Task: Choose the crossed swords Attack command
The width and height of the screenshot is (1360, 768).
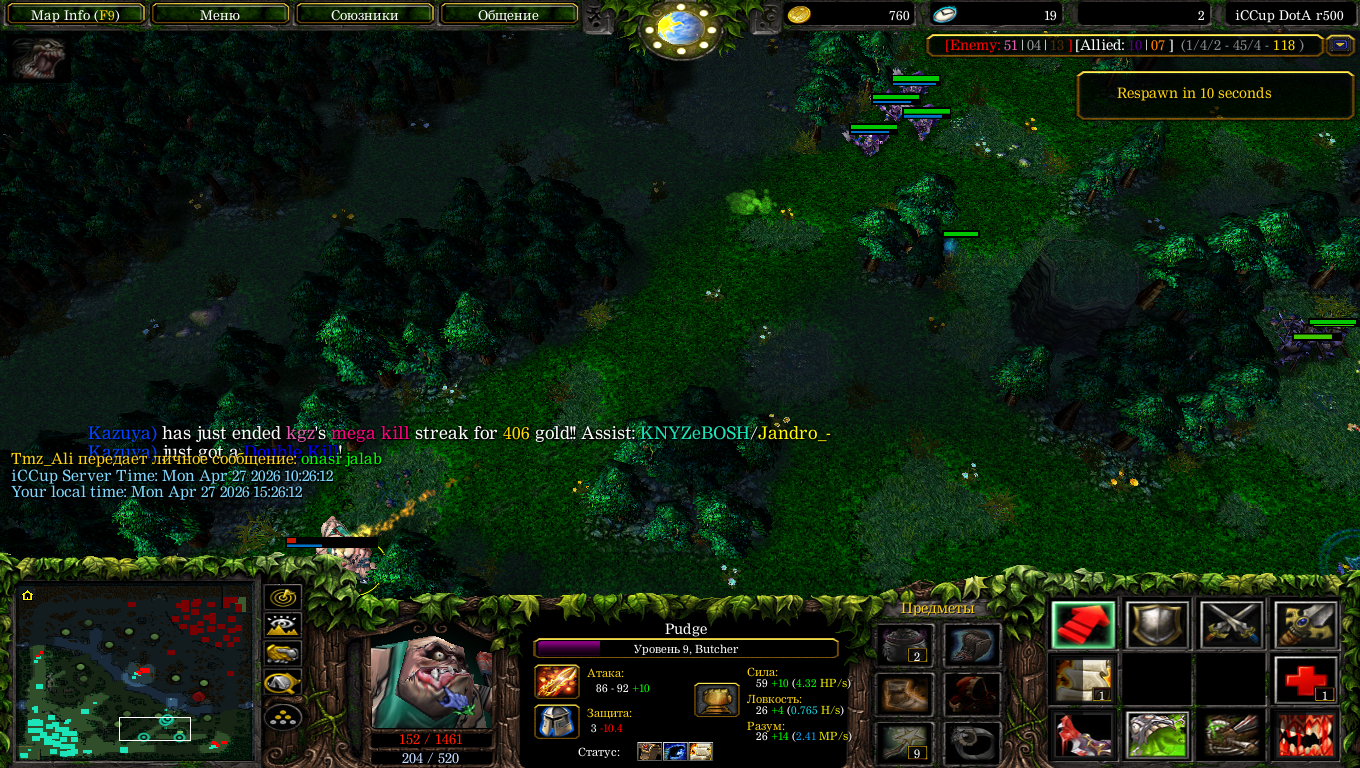Action: pos(1231,626)
